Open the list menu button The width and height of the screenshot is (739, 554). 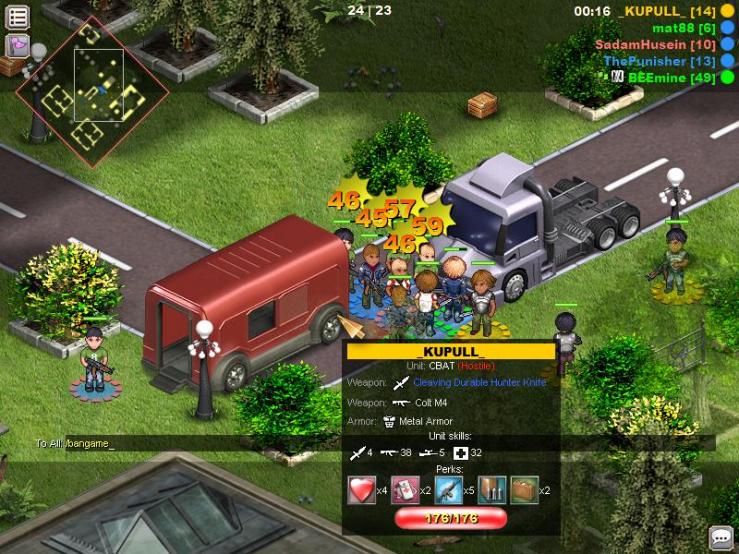18,16
